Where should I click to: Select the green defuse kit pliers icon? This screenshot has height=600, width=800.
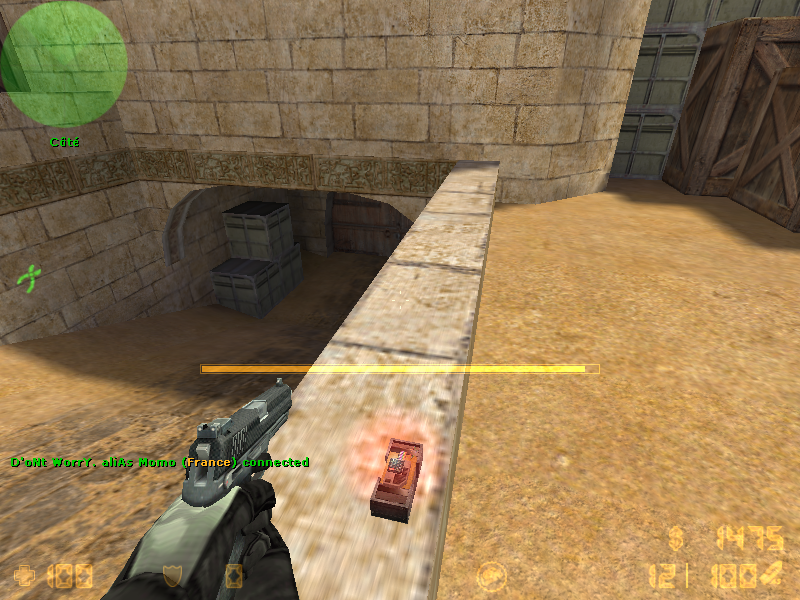tap(31, 276)
